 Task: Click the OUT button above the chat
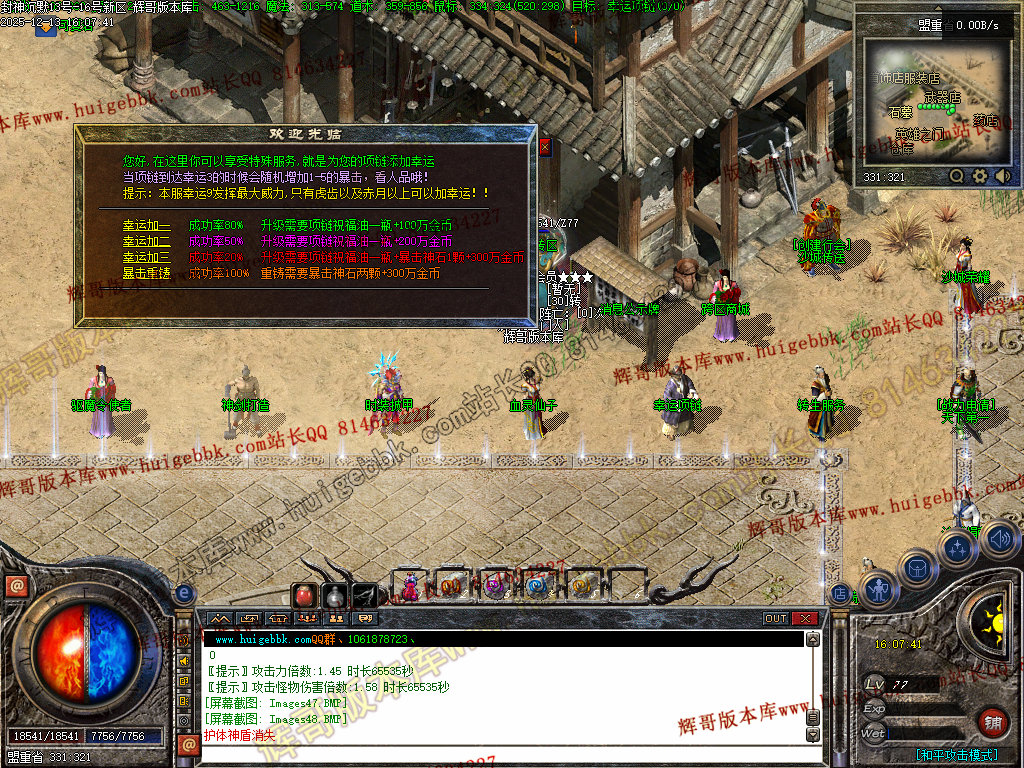click(776, 619)
